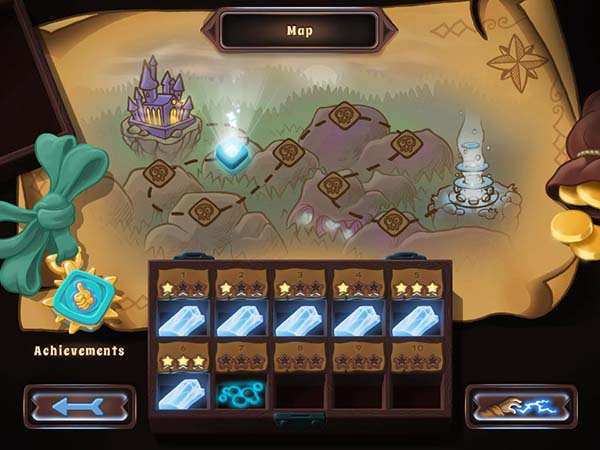The image size is (600, 450).
Task: Go back with the arrow button
Action: [x=80, y=407]
